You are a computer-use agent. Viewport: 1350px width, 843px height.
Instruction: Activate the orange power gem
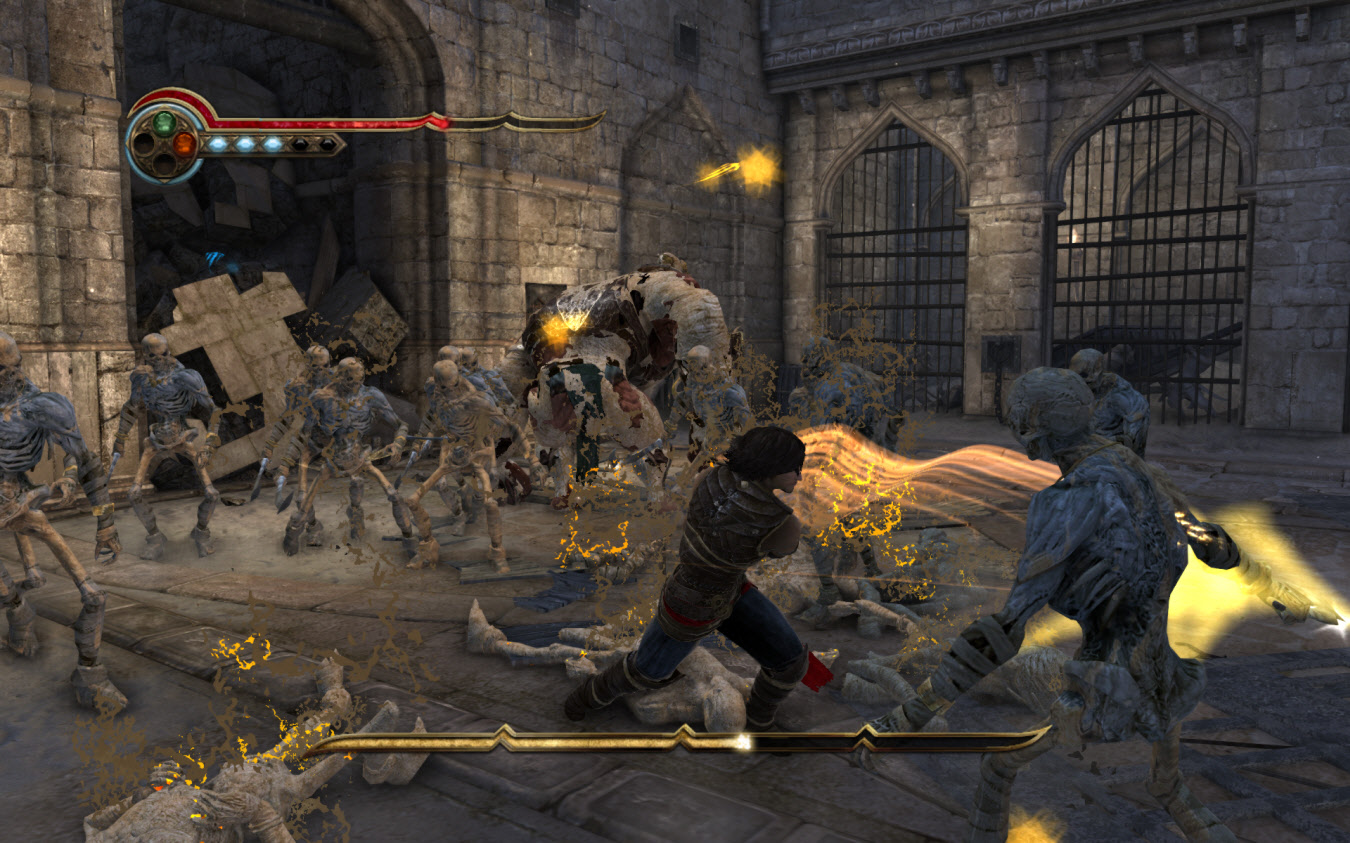click(184, 144)
